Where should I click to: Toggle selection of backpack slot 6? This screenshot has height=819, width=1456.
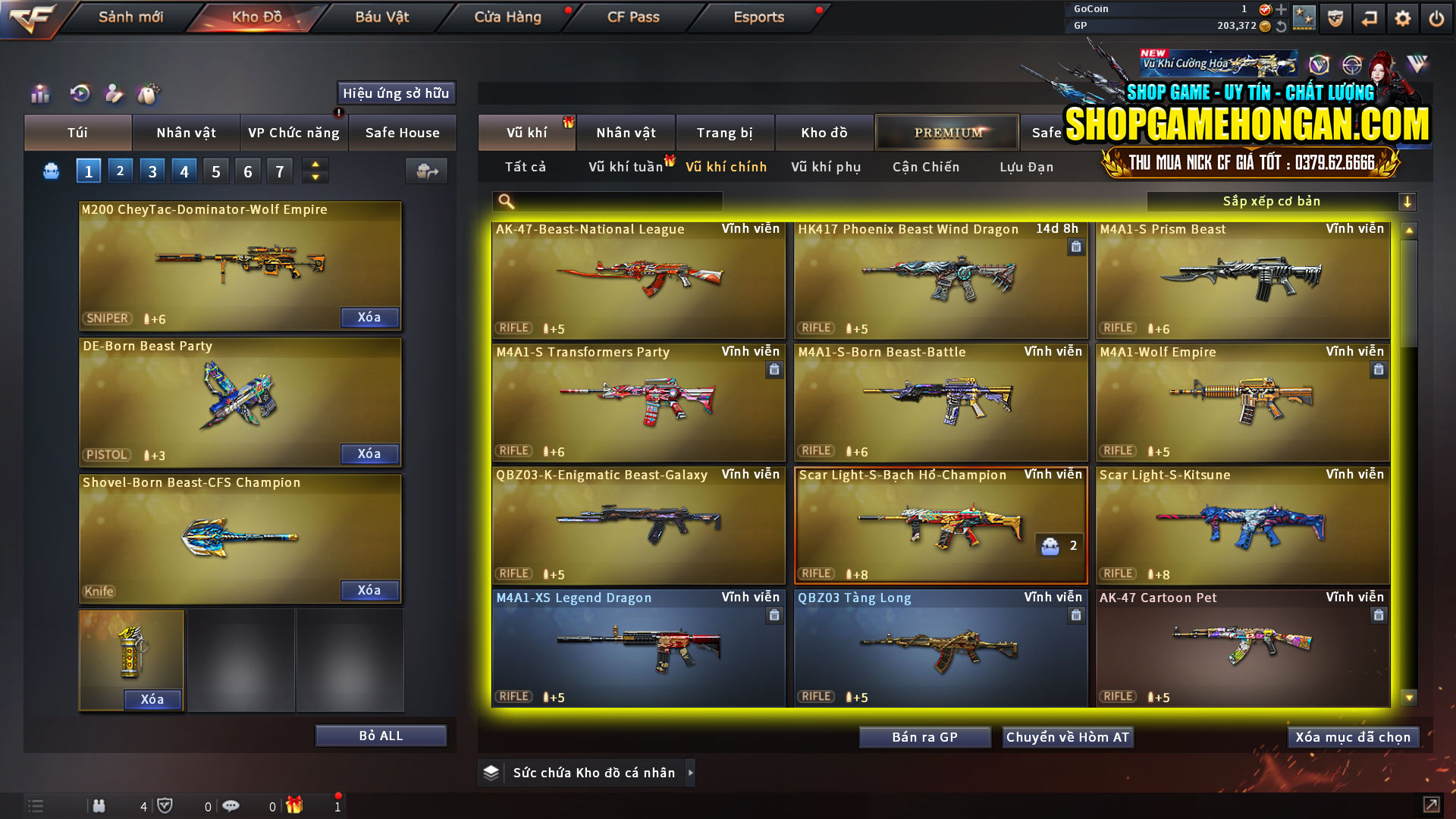[247, 171]
